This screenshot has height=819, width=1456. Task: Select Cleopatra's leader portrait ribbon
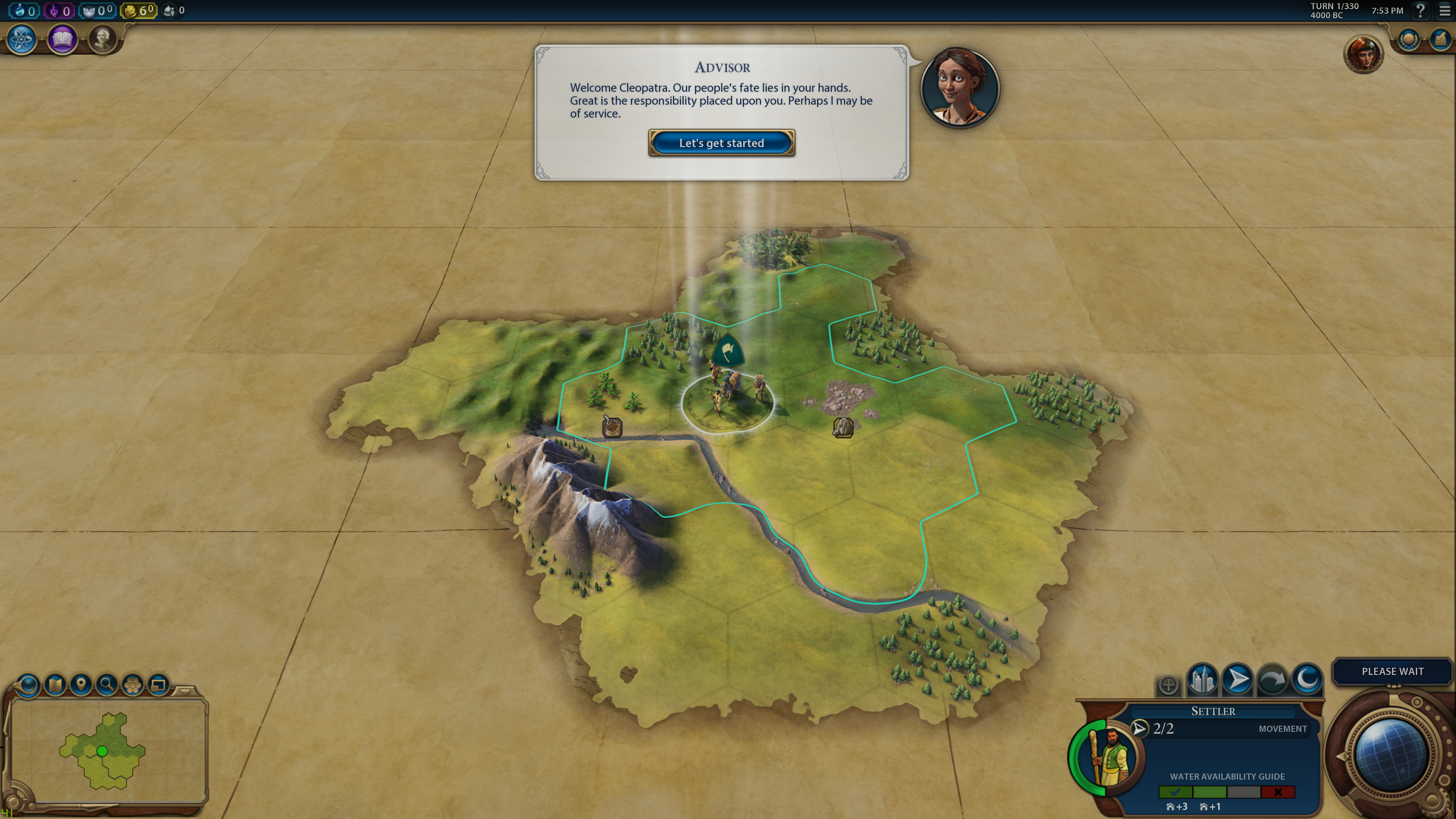pyautogui.click(x=1363, y=54)
